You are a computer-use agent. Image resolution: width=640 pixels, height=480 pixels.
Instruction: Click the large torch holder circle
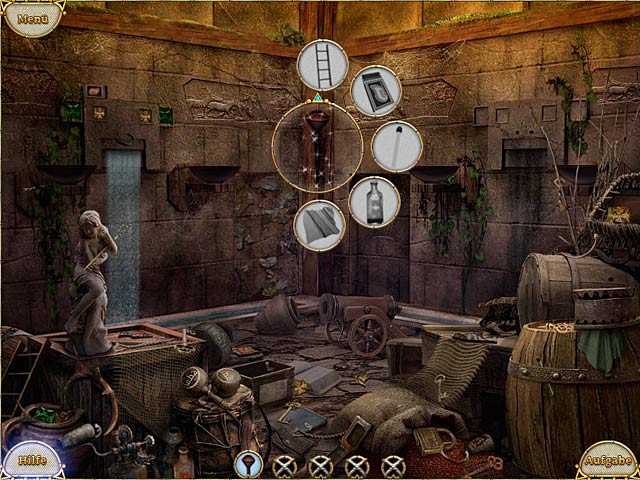pyautogui.click(x=317, y=148)
